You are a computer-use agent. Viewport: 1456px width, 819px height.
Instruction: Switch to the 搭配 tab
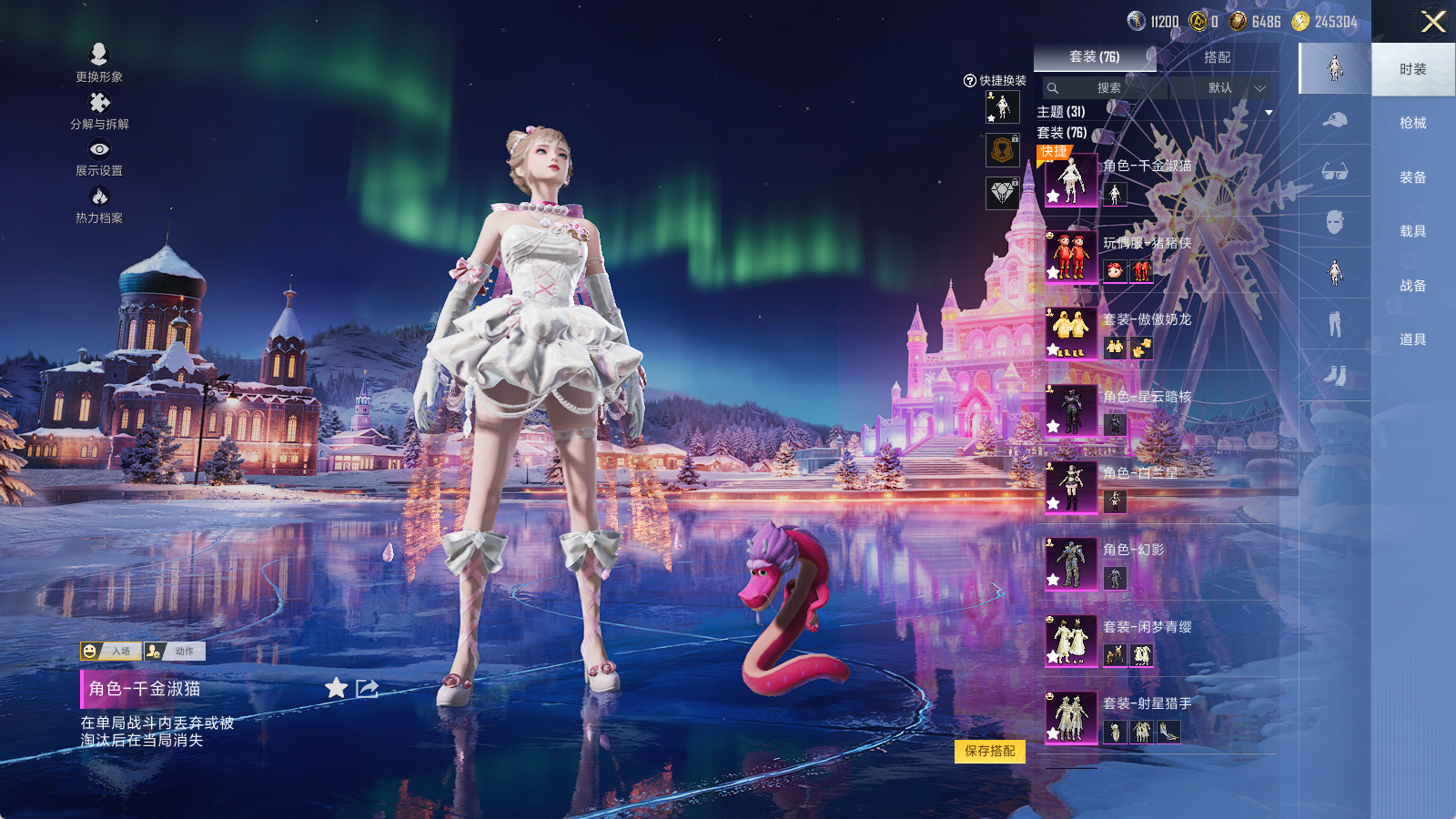point(1217,57)
